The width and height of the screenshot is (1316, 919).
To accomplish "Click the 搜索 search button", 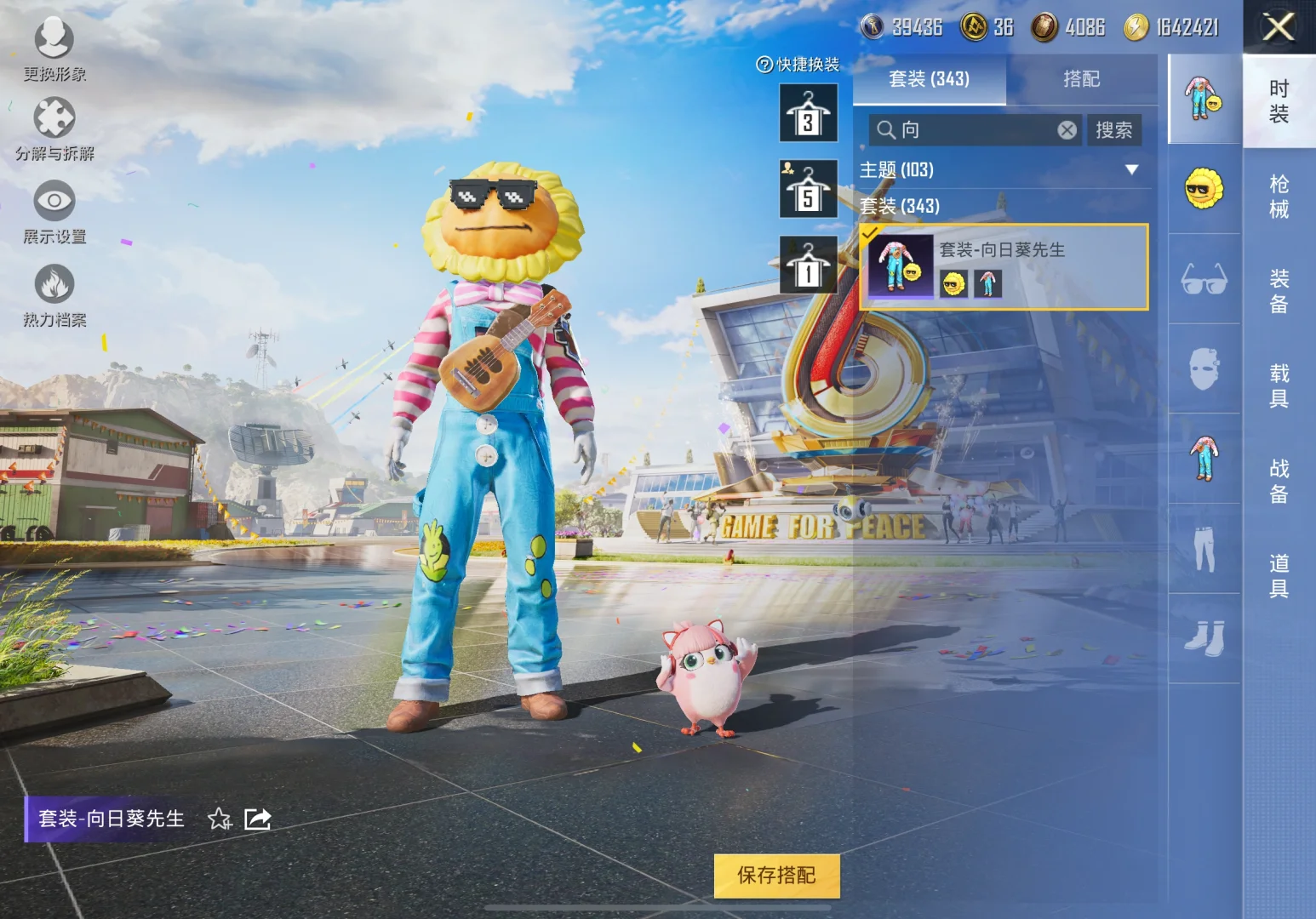I will pyautogui.click(x=1113, y=130).
